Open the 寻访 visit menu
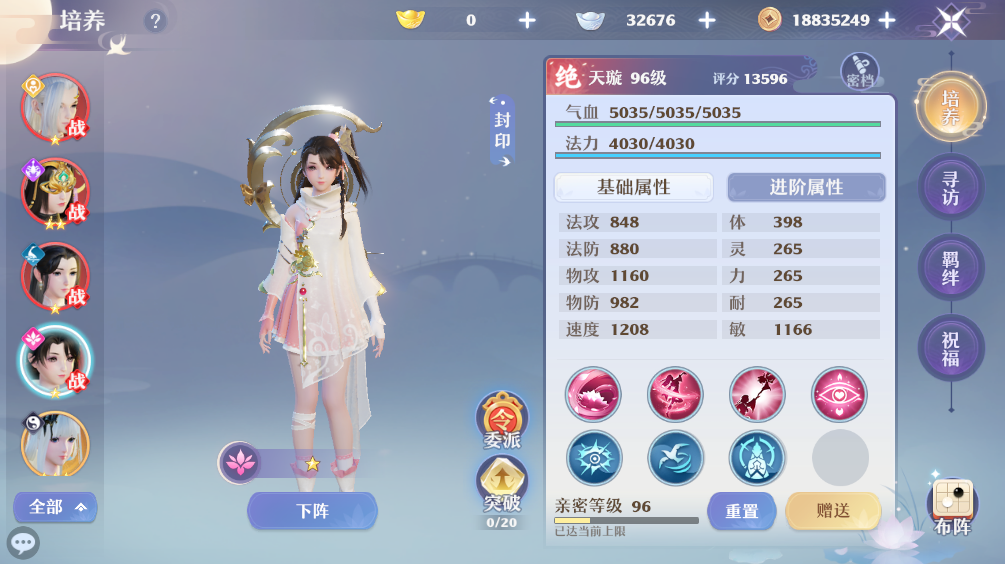The width and height of the screenshot is (1005, 564). [x=950, y=188]
